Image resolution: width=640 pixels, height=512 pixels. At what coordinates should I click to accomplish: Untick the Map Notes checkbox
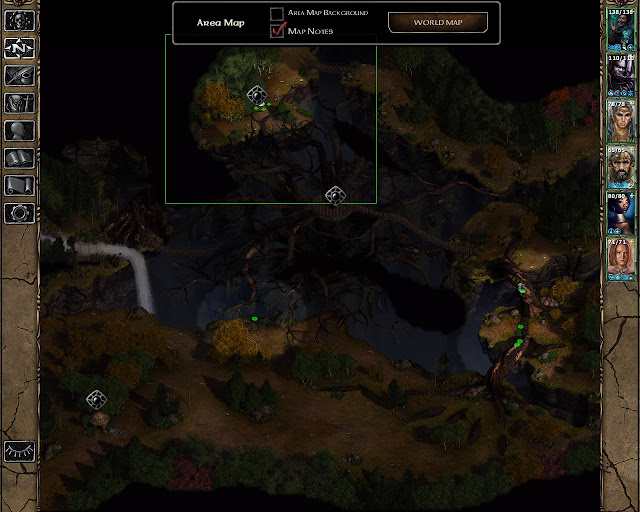(x=277, y=31)
